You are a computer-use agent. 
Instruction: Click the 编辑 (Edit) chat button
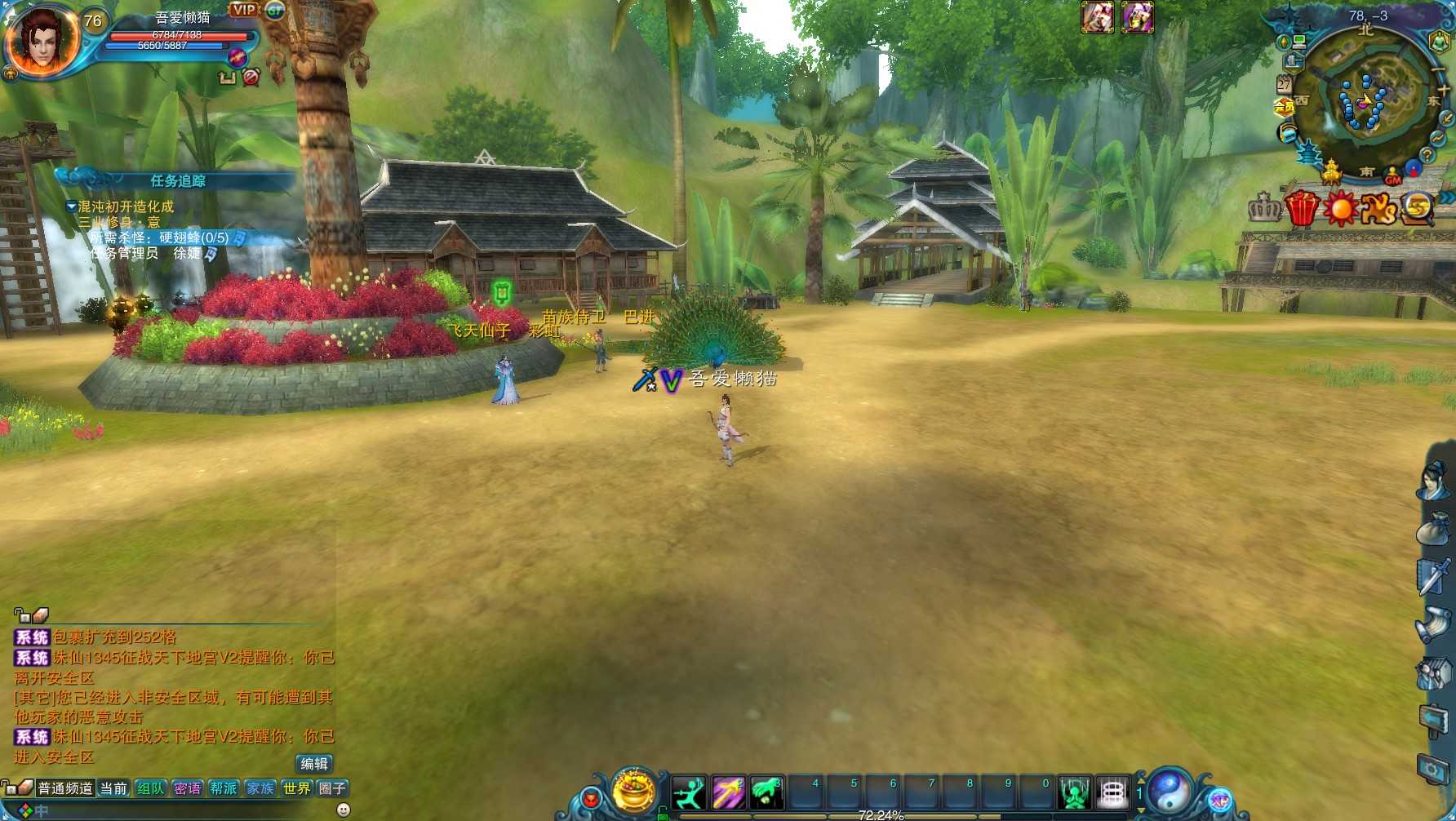click(x=314, y=764)
